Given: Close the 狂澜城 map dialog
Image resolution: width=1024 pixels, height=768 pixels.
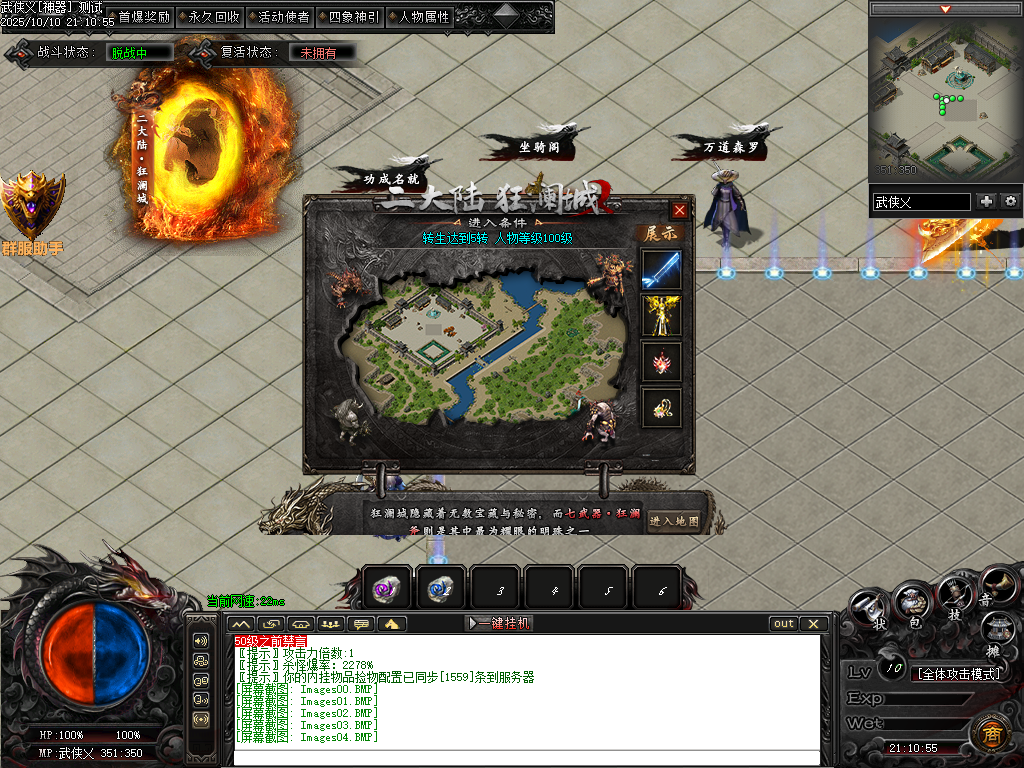Looking at the screenshot, I should click(x=680, y=210).
